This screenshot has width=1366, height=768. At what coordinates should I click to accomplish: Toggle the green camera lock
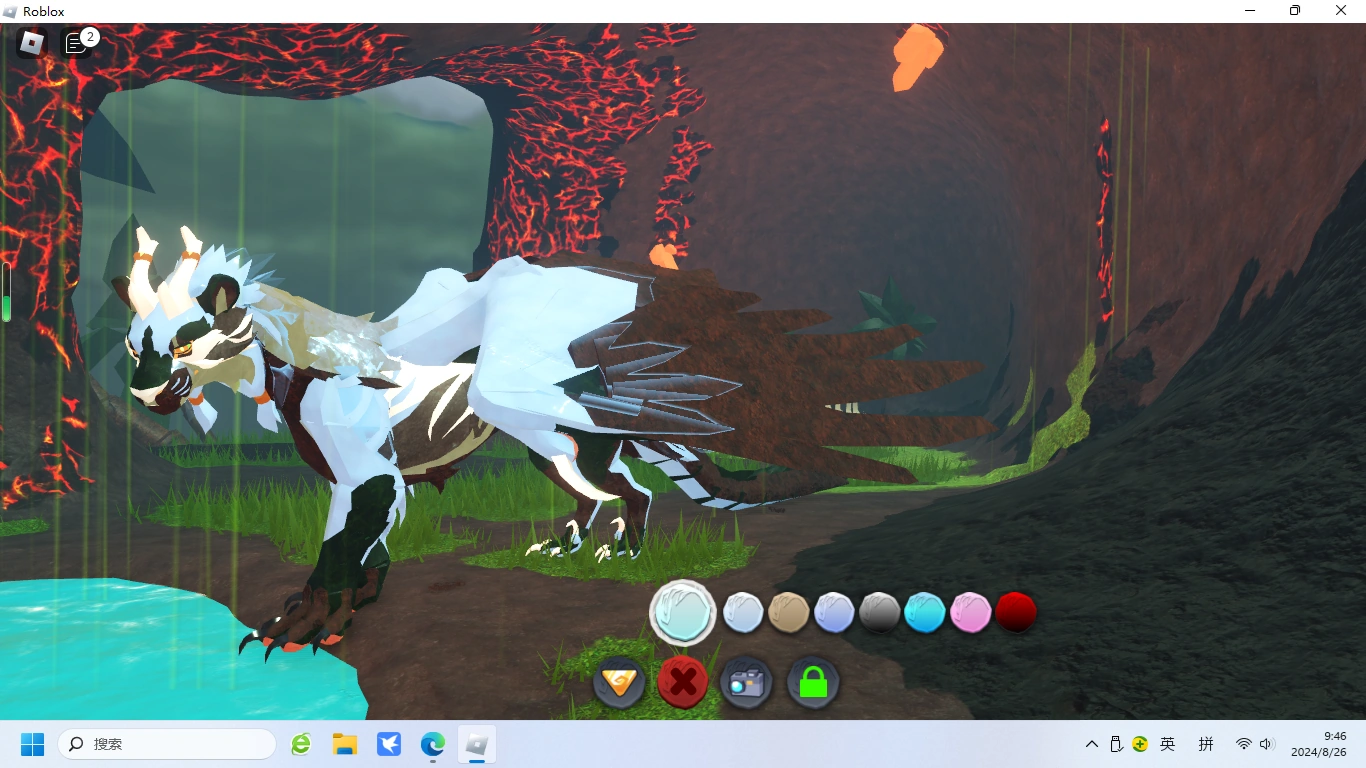coord(812,683)
